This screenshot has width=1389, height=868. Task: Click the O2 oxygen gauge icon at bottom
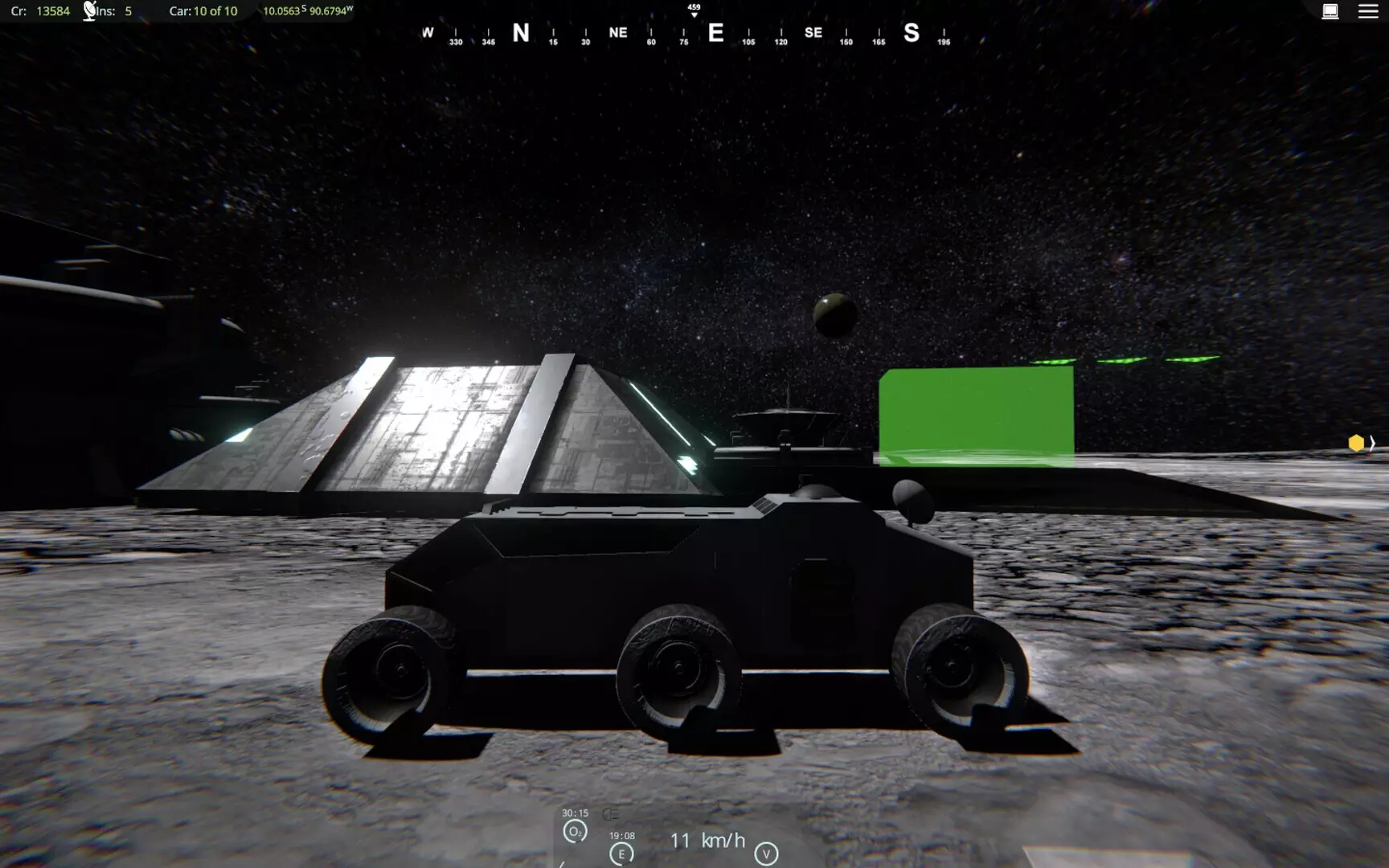[575, 831]
